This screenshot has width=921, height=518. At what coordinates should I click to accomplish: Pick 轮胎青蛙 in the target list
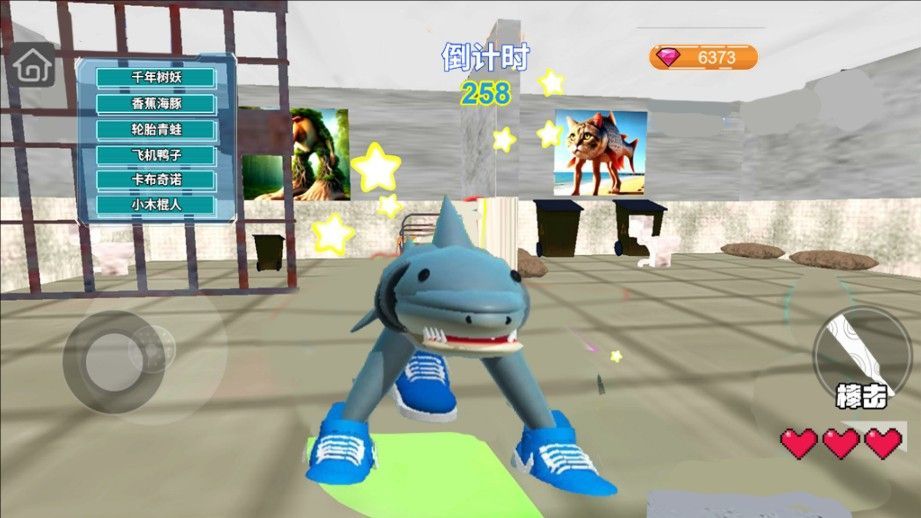pyautogui.click(x=156, y=129)
